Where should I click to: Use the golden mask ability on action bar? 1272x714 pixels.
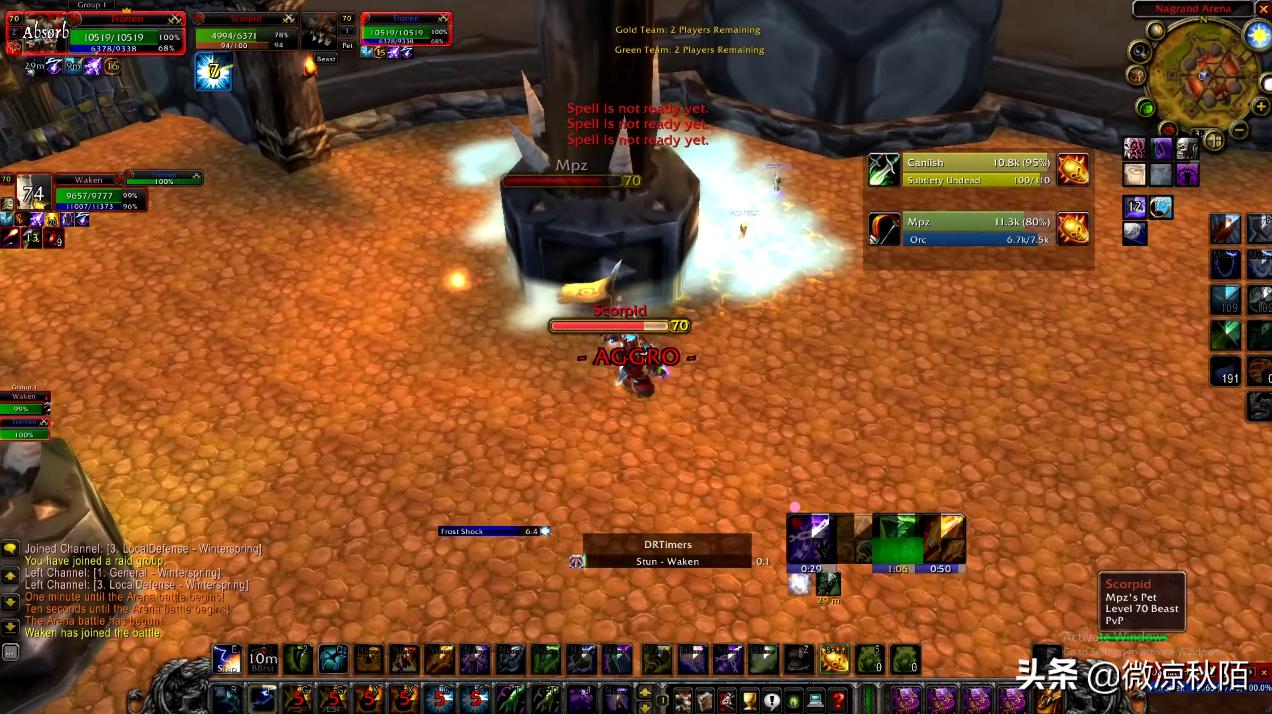[834, 660]
